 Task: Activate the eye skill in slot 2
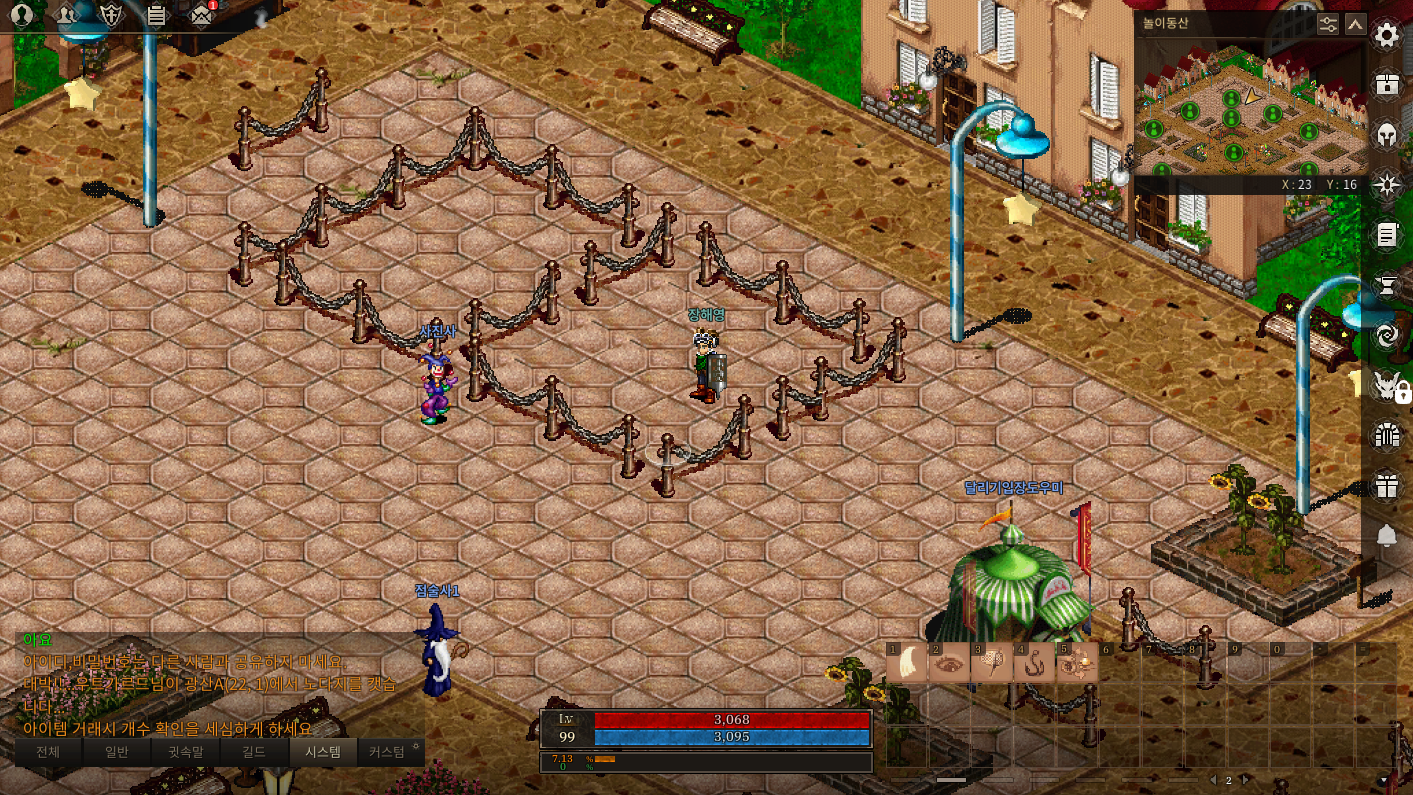(x=950, y=664)
